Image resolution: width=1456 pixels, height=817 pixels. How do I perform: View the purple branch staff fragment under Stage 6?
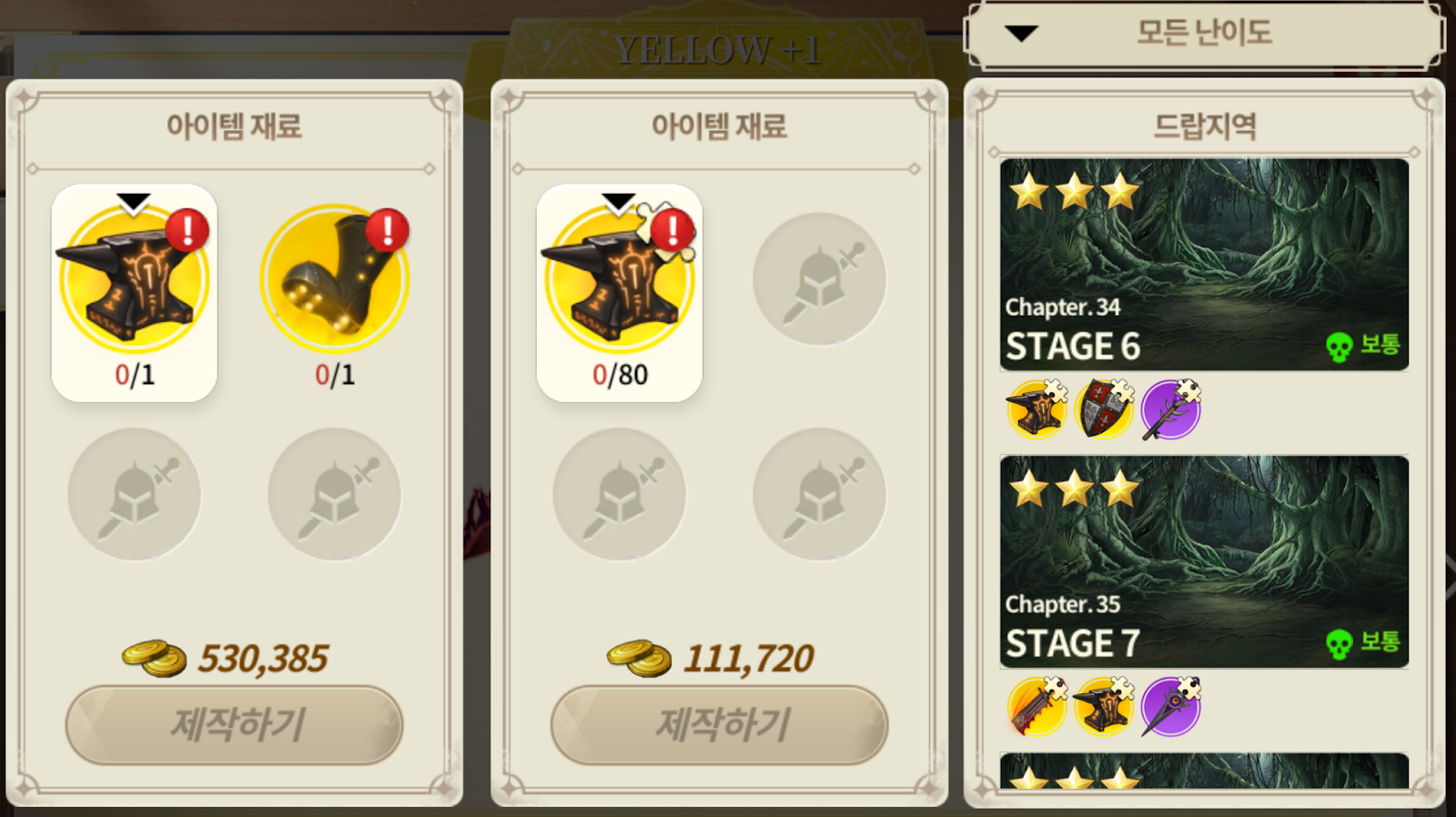click(x=1171, y=409)
